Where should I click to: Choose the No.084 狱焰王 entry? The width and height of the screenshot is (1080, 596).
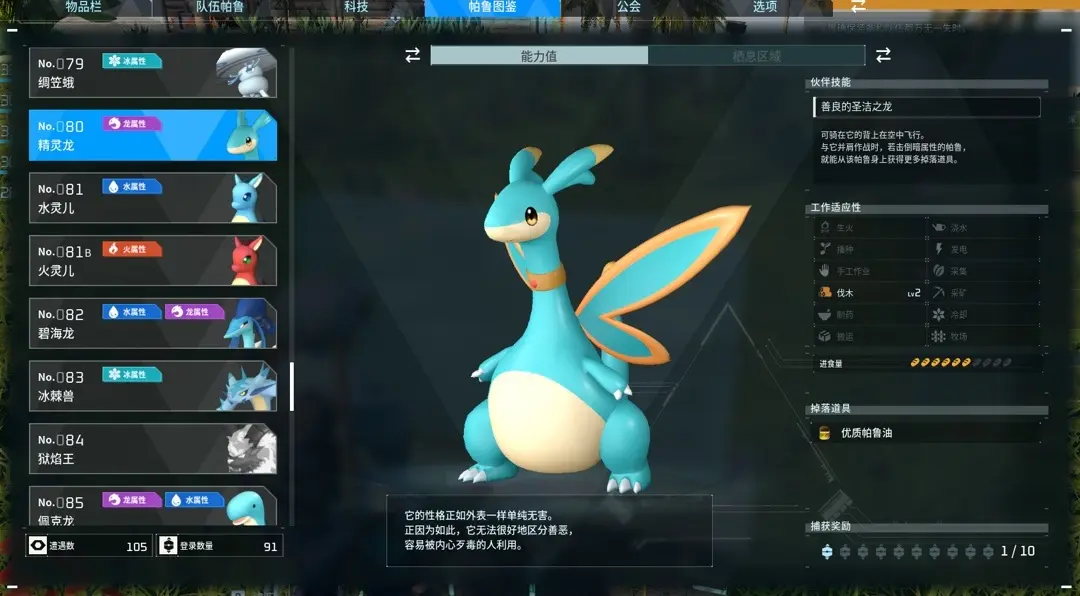click(x=153, y=449)
